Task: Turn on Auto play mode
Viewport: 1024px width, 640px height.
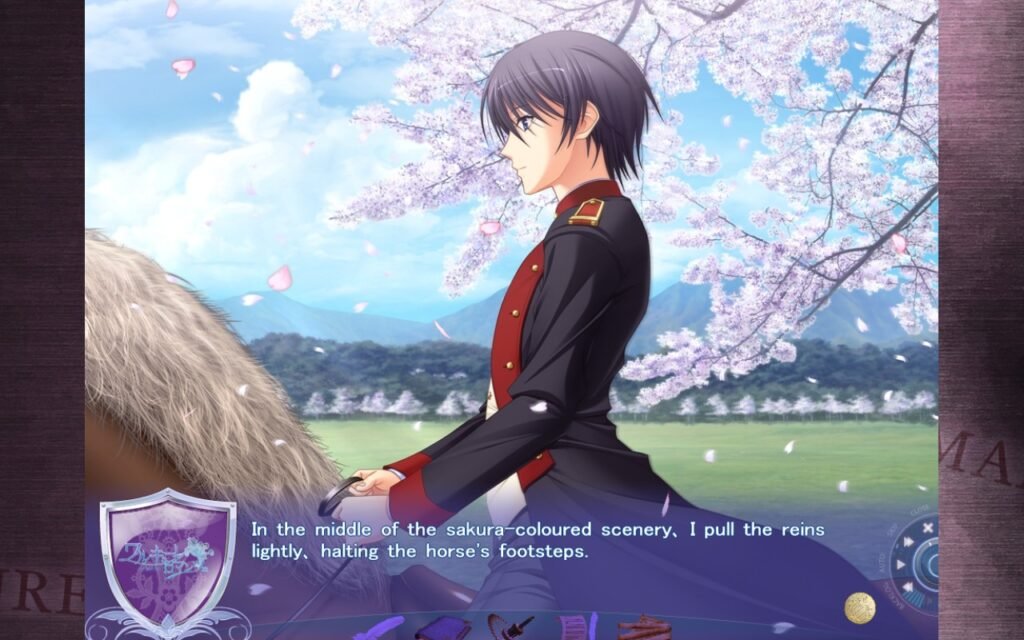Action: tap(900, 563)
